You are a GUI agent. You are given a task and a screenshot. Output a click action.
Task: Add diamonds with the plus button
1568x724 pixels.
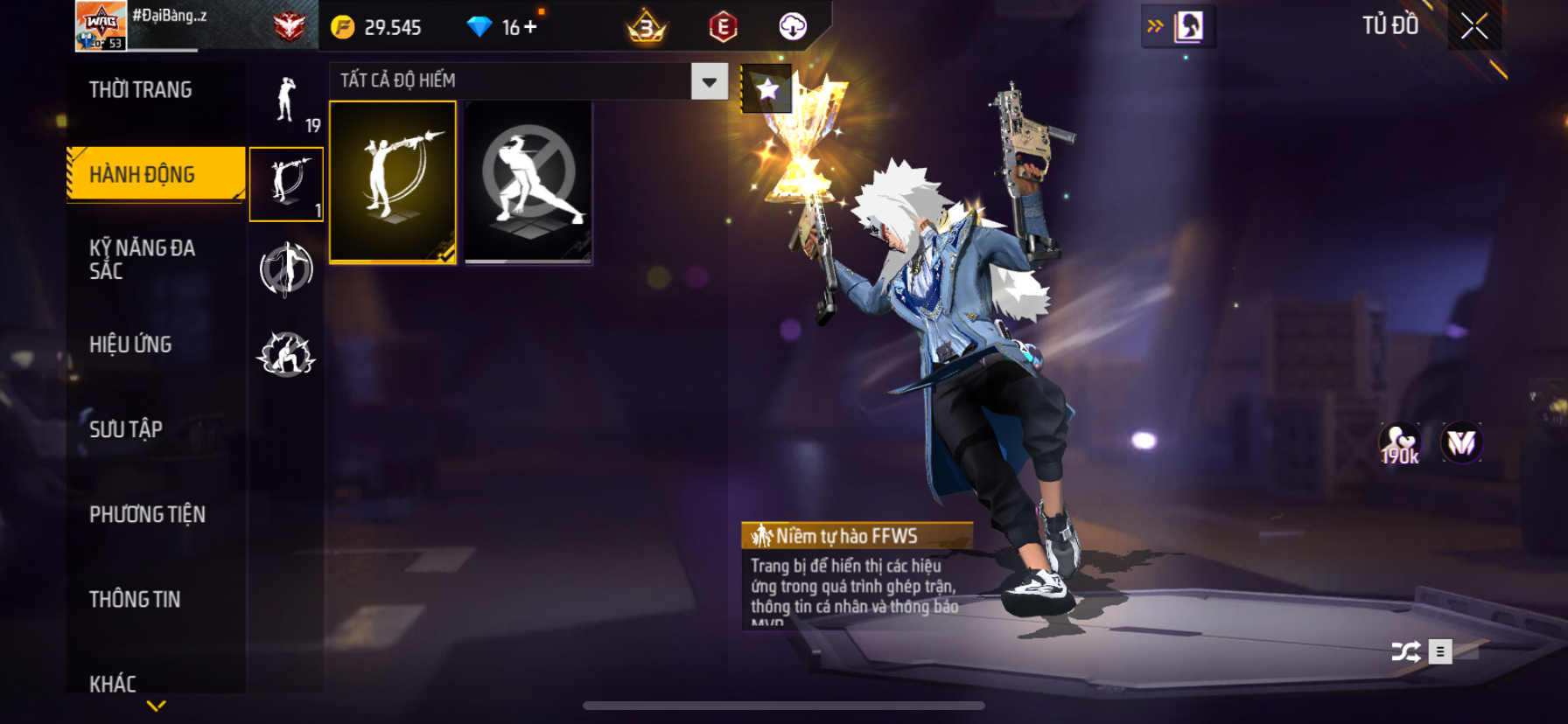click(531, 27)
